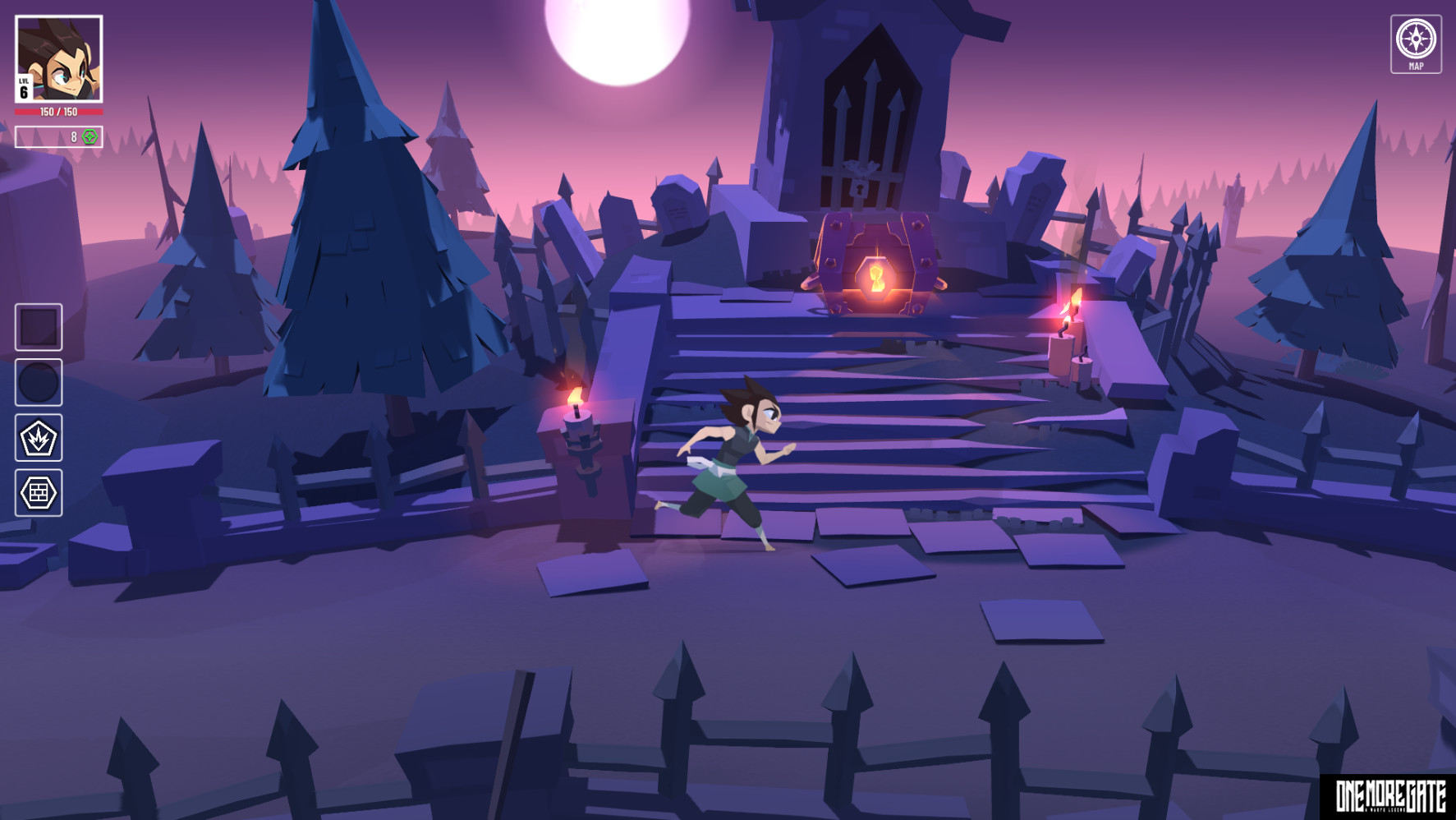Open the map using the compass icon
The height and width of the screenshot is (820, 1456).
1415,38
